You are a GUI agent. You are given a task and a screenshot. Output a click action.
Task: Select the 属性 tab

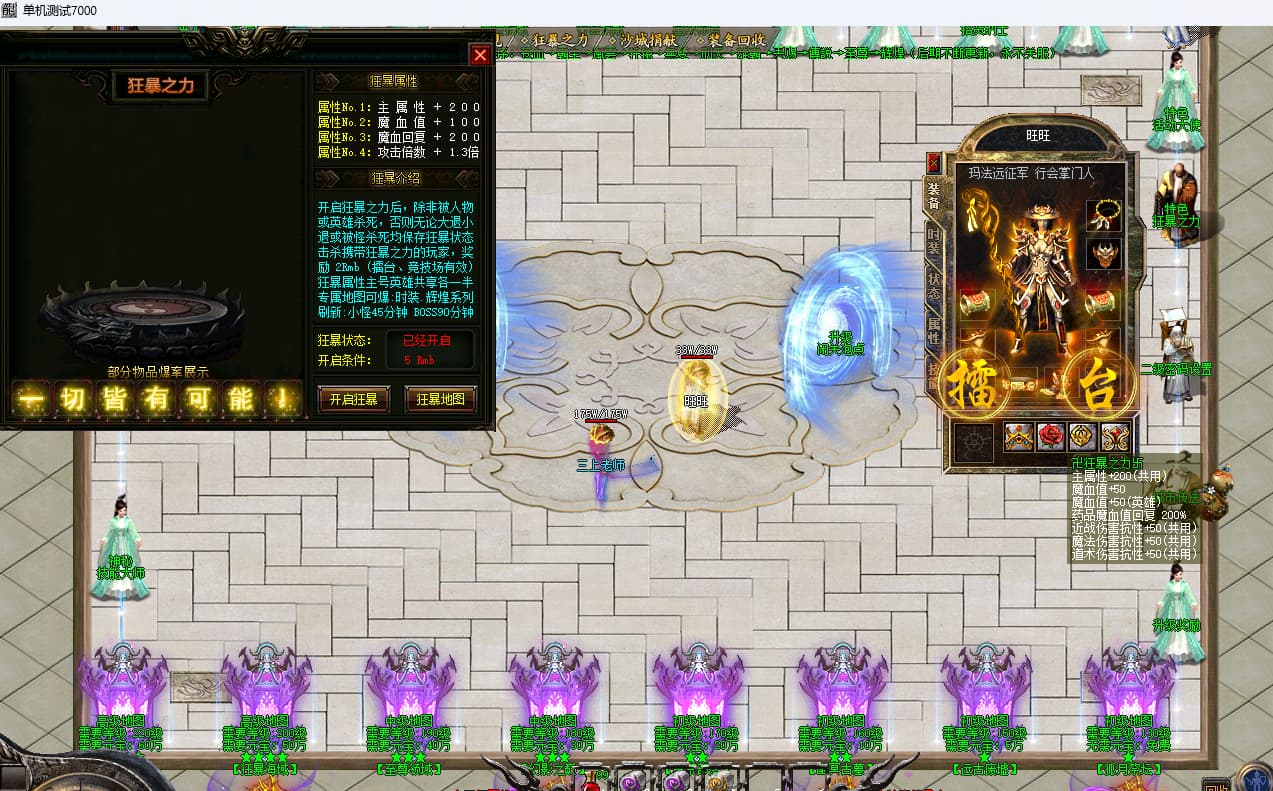pos(934,330)
